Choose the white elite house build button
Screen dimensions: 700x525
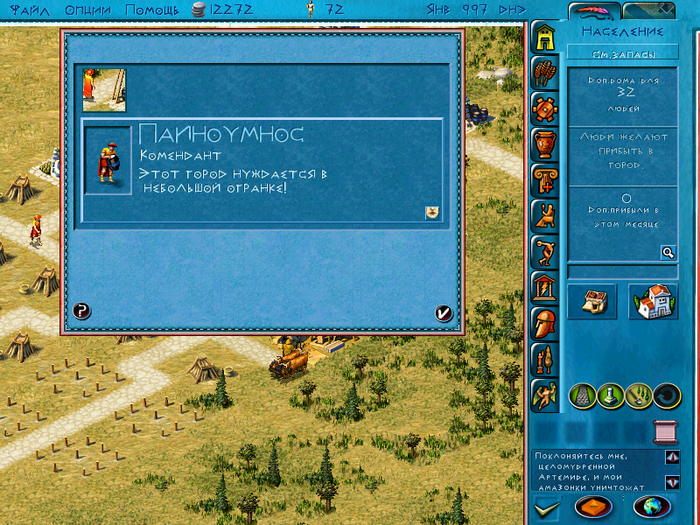coord(654,301)
